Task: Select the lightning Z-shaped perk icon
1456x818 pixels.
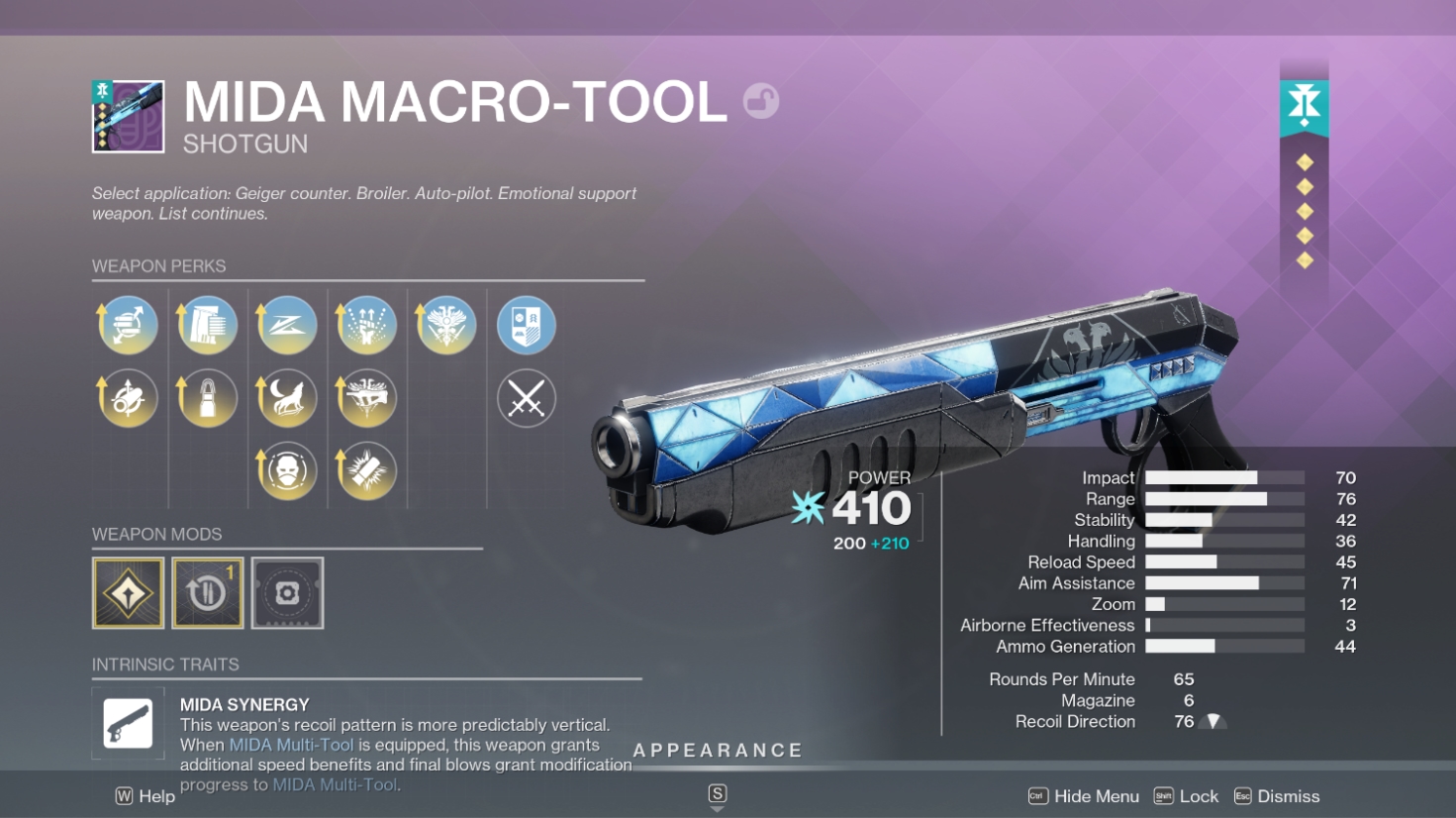Action: 287,325
